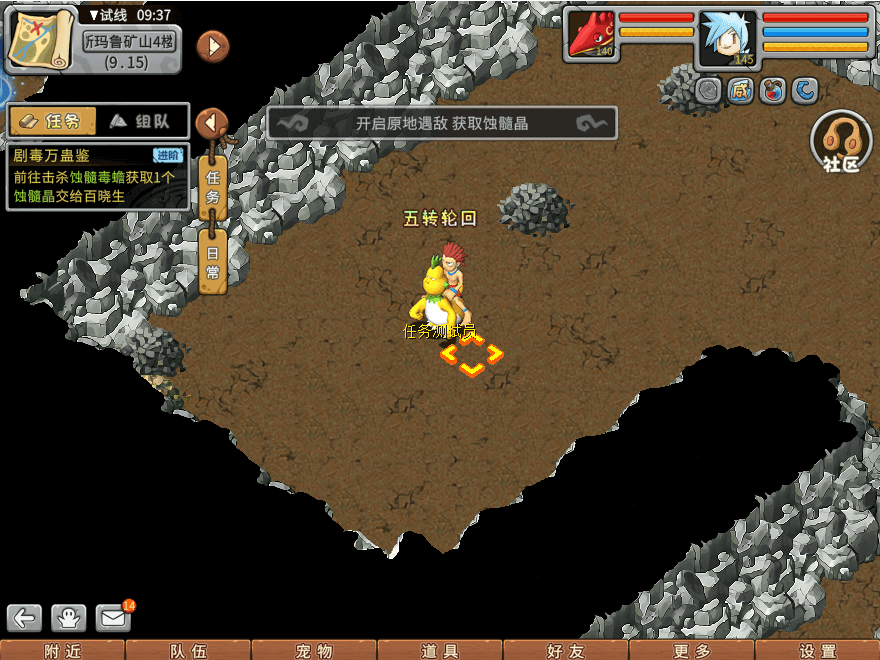Screen dimensions: 880x660
Task: Collapse quest panel with left-arrow round button
Action: pos(211,123)
